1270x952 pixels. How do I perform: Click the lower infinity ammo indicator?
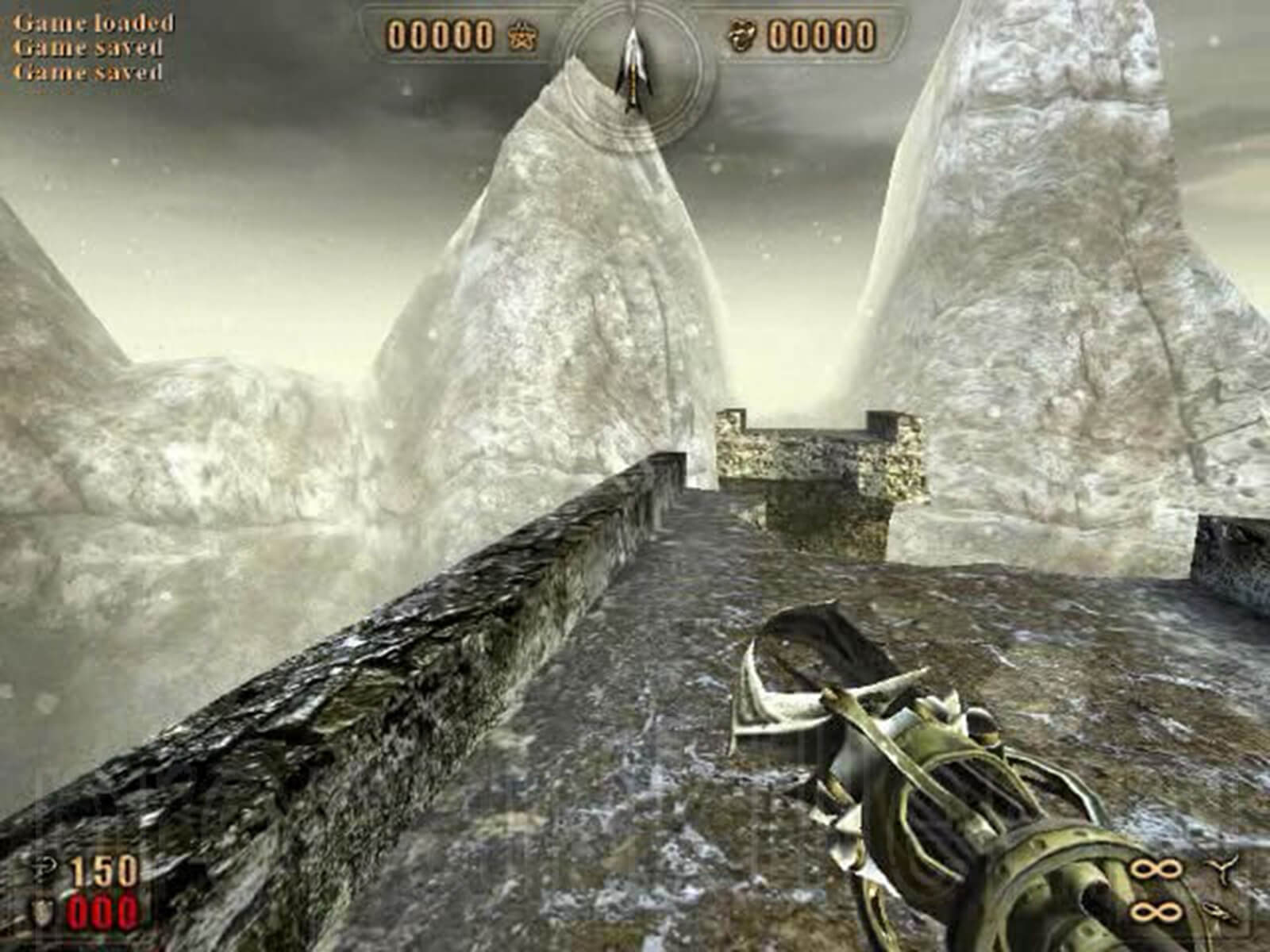coord(1155,912)
